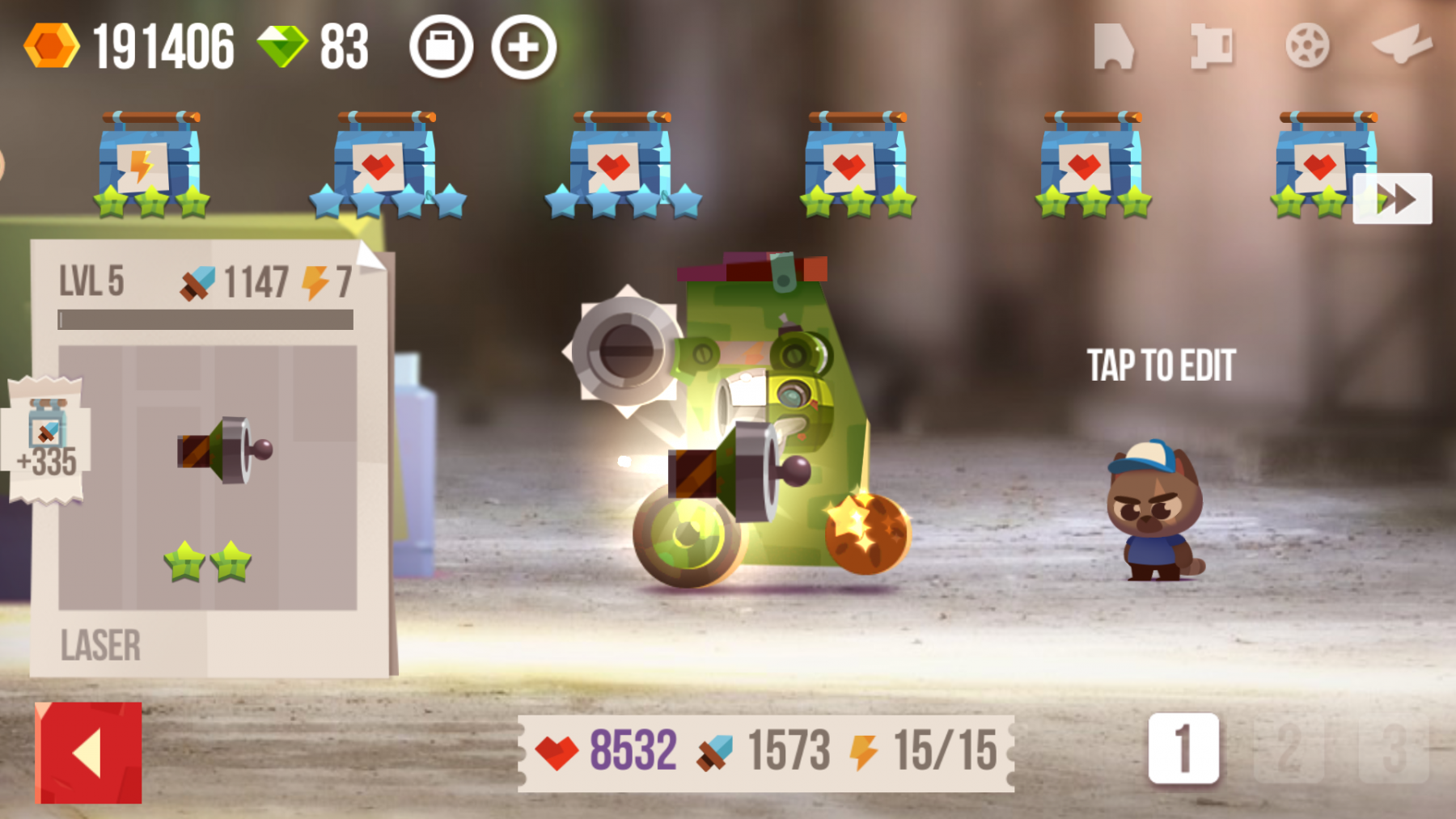The width and height of the screenshot is (1456, 819).
Task: Filter parts by the gadget icon
Action: pyautogui.click(x=1211, y=45)
